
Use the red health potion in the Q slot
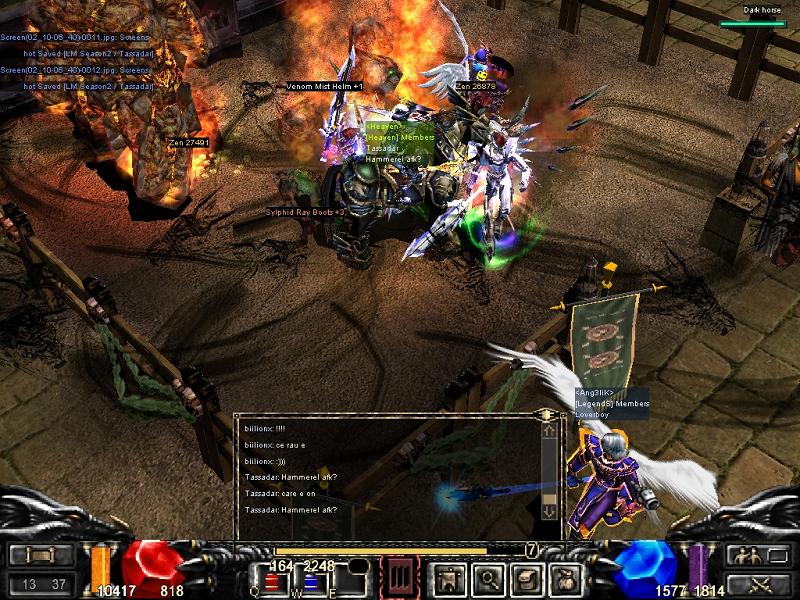(x=272, y=582)
